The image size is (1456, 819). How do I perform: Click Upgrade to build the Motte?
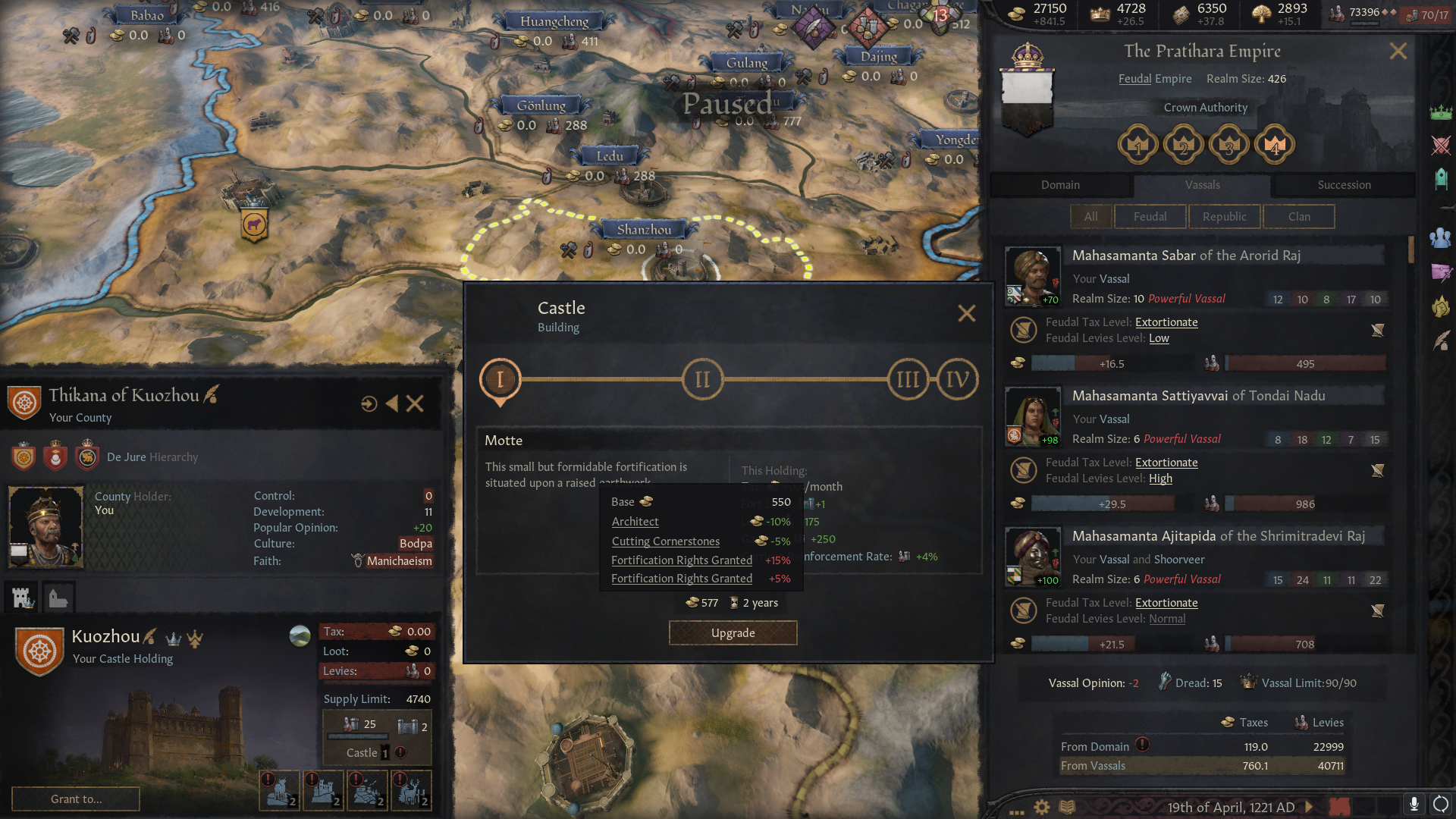pos(732,632)
